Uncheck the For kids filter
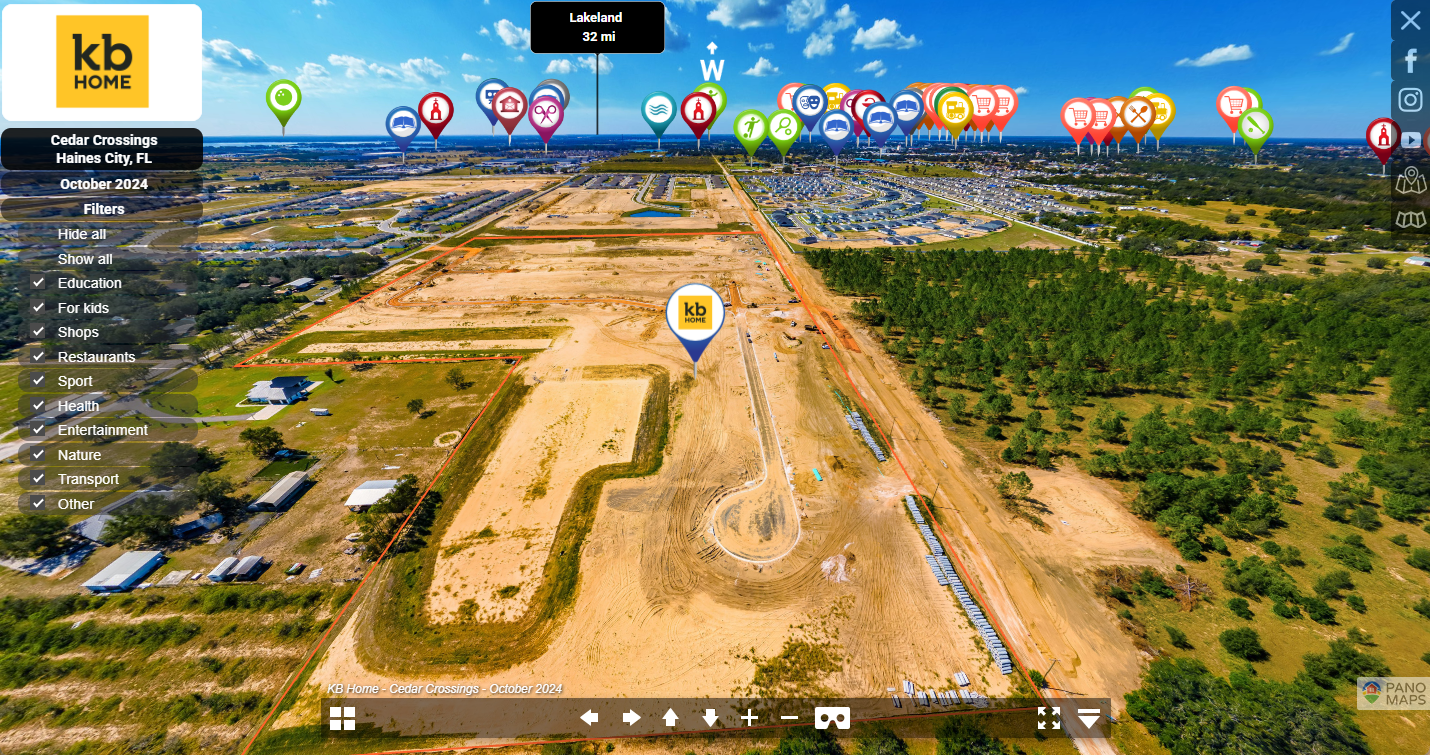The height and width of the screenshot is (755, 1430). pos(38,308)
